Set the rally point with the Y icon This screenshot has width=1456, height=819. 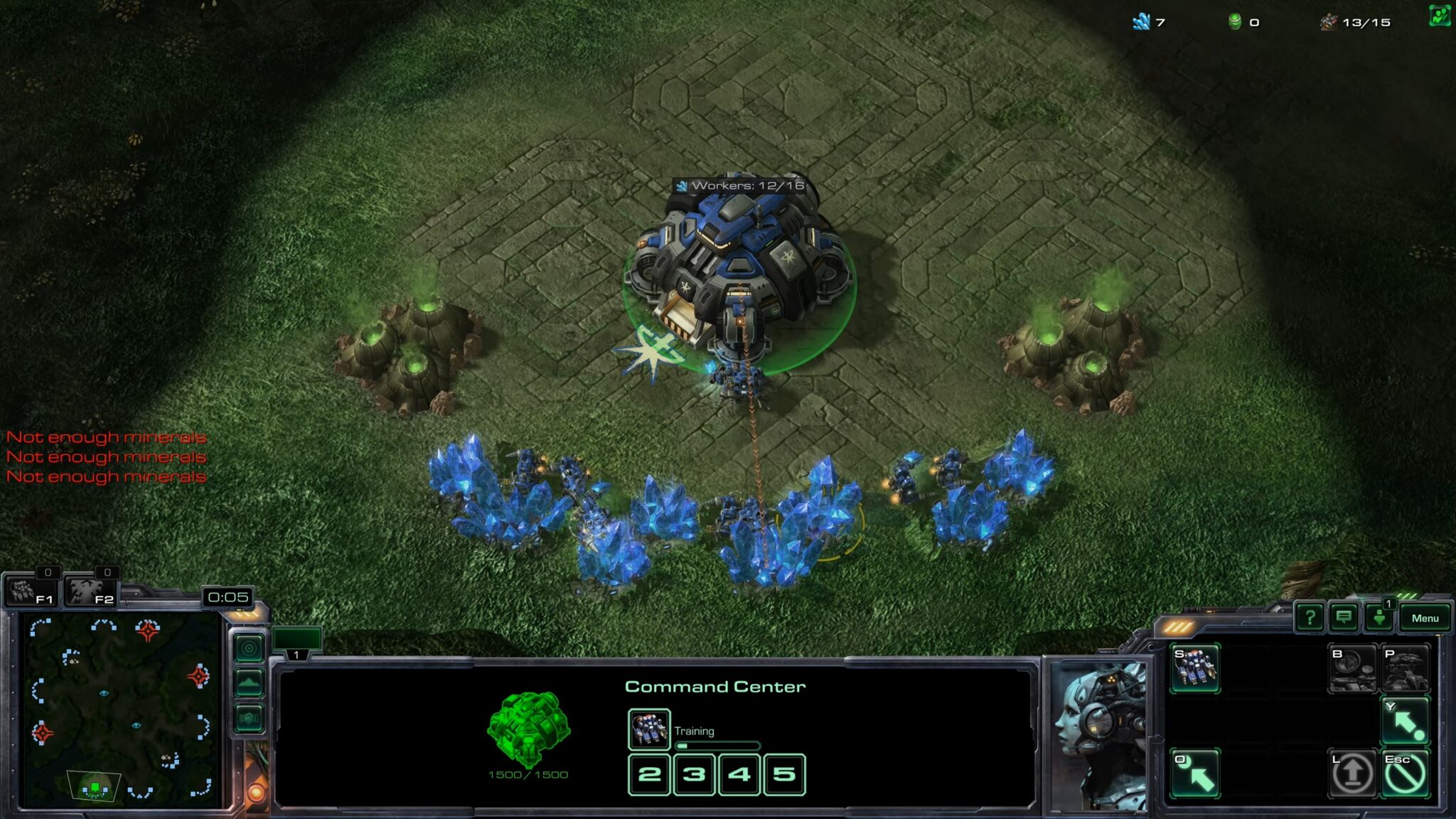coord(1404,720)
